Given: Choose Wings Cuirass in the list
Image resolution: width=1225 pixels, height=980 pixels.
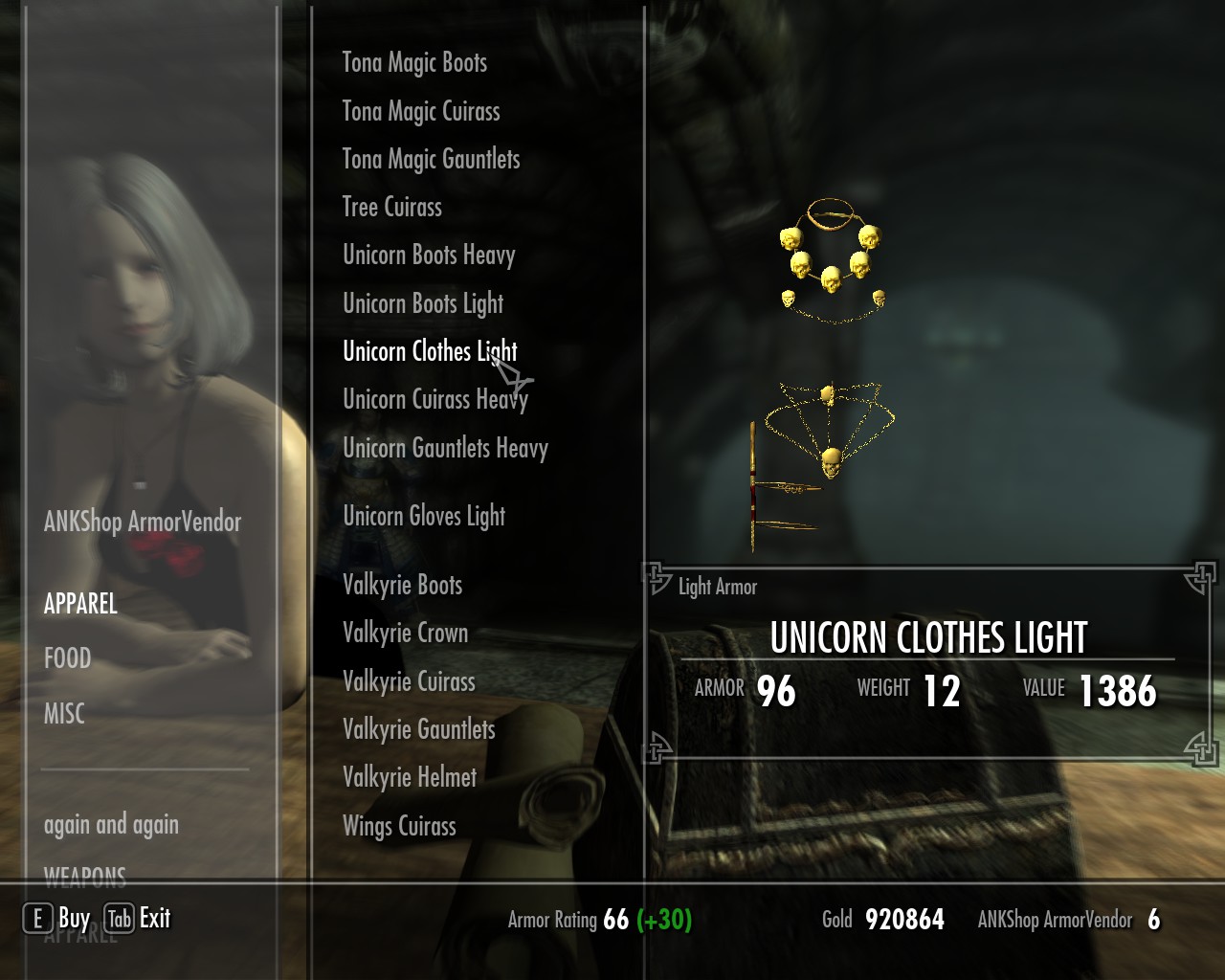Looking at the screenshot, I should coord(399,826).
